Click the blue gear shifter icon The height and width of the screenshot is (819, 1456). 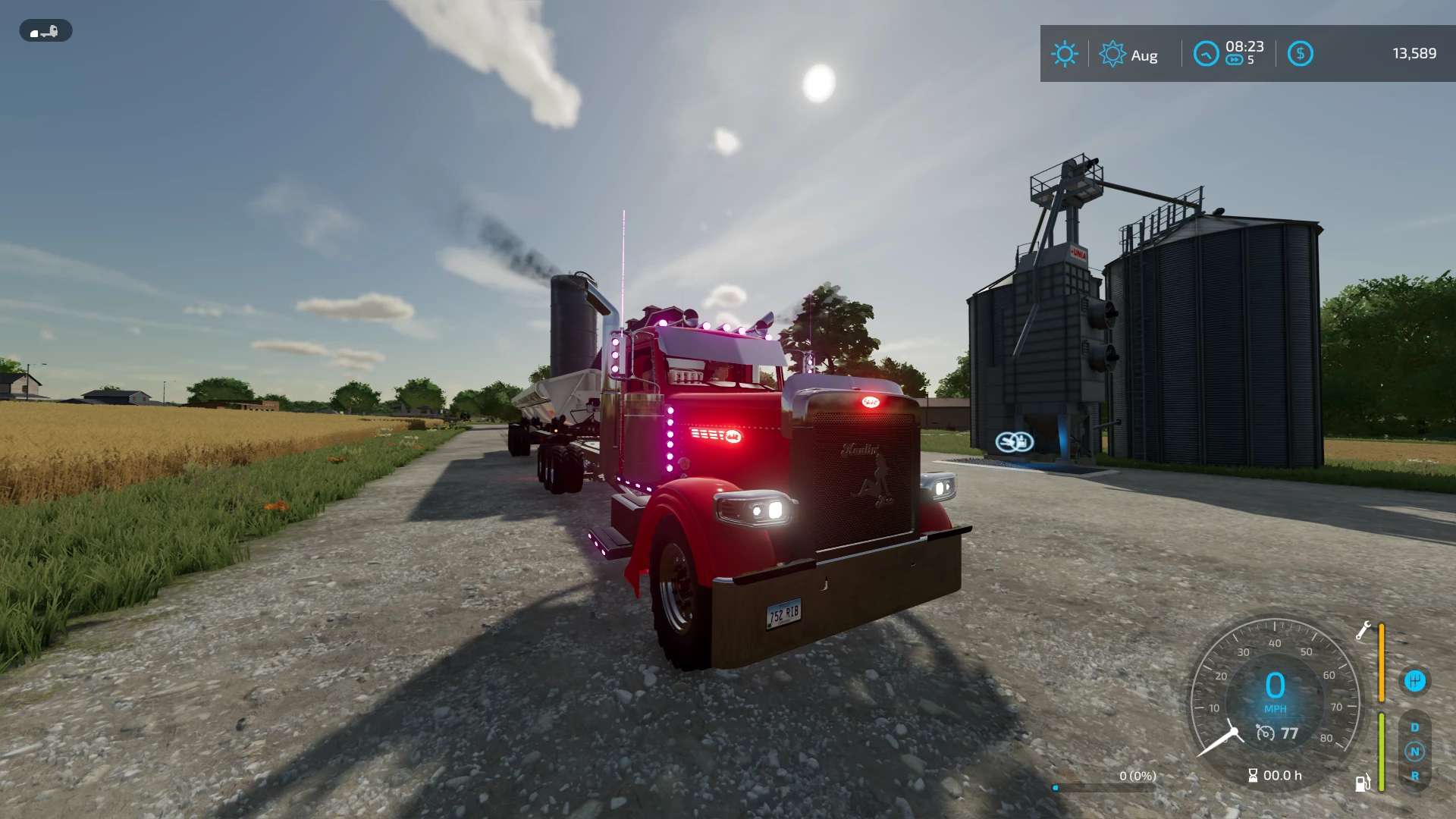pos(1414,681)
